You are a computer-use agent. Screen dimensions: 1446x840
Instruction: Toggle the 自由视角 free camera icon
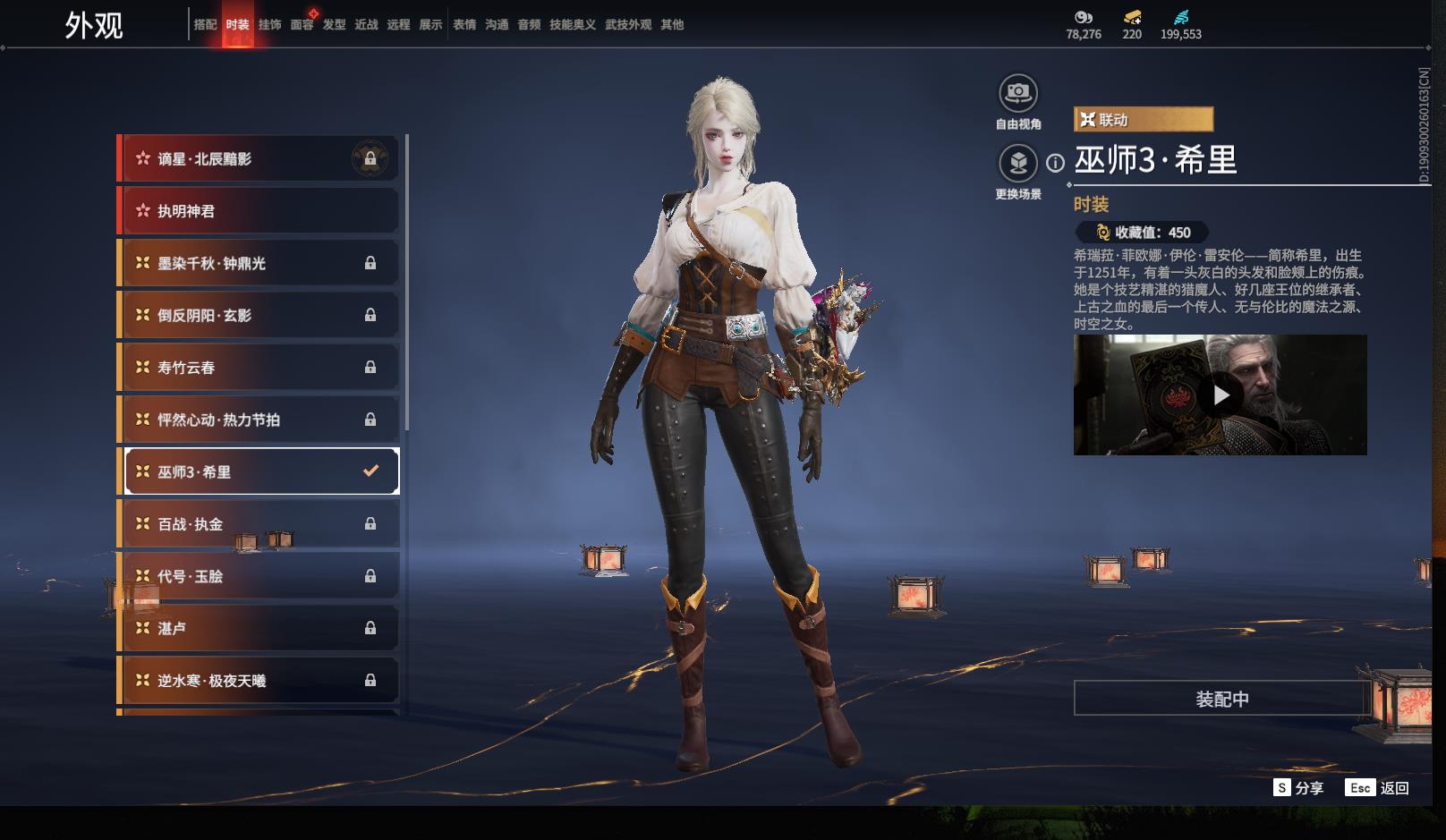[1018, 93]
